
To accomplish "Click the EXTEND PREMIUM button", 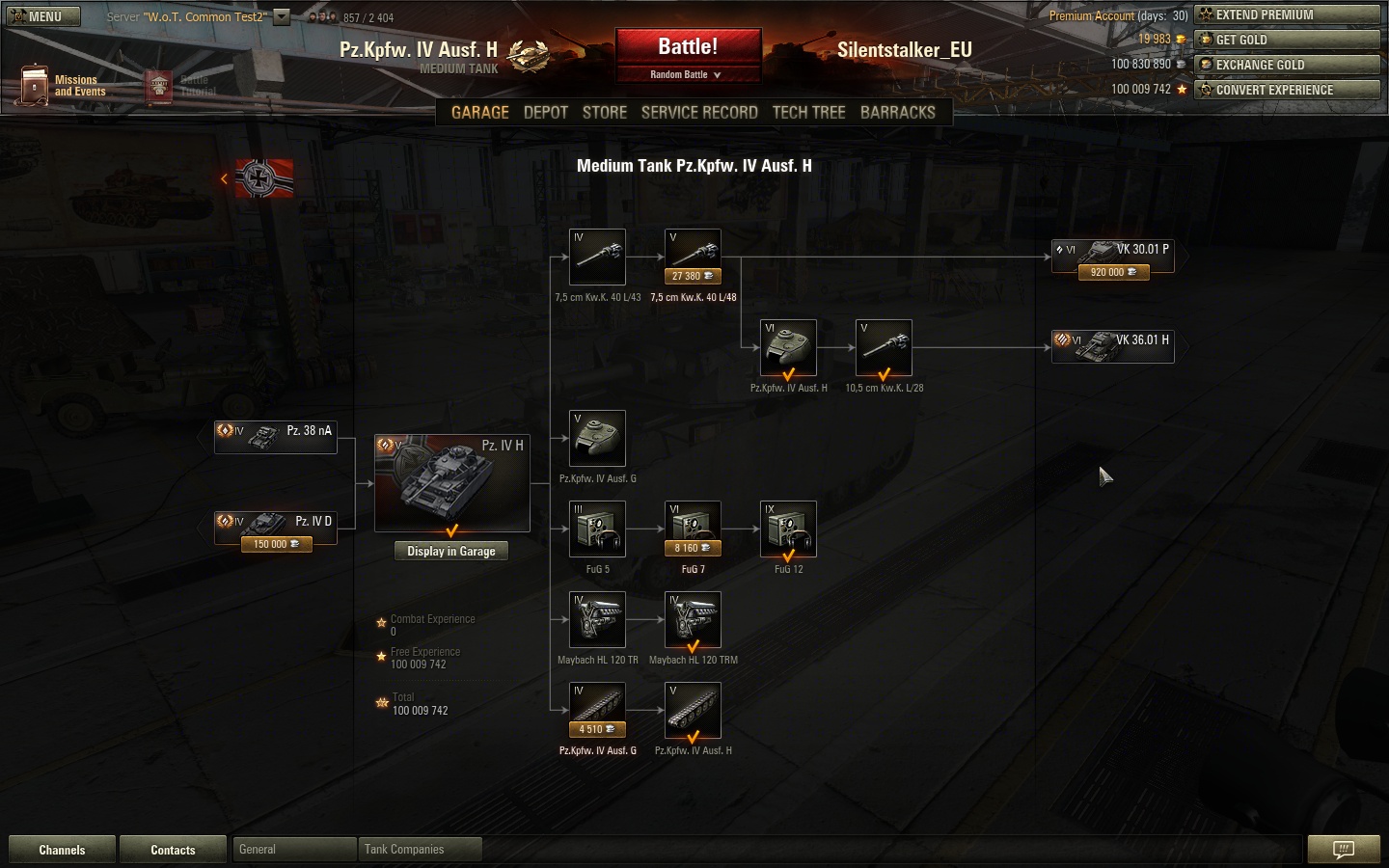I will (x=1287, y=14).
